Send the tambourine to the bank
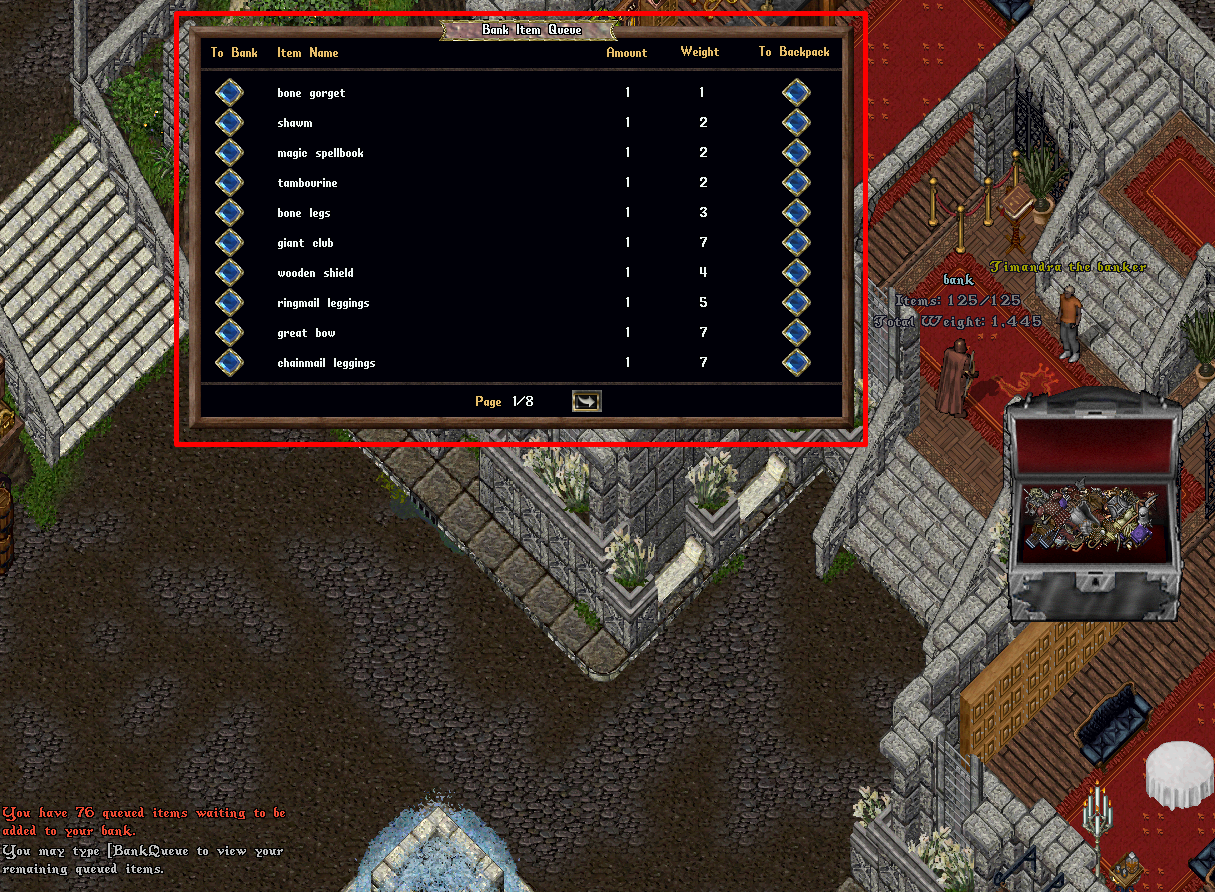The width and height of the screenshot is (1215, 892). tap(229, 183)
